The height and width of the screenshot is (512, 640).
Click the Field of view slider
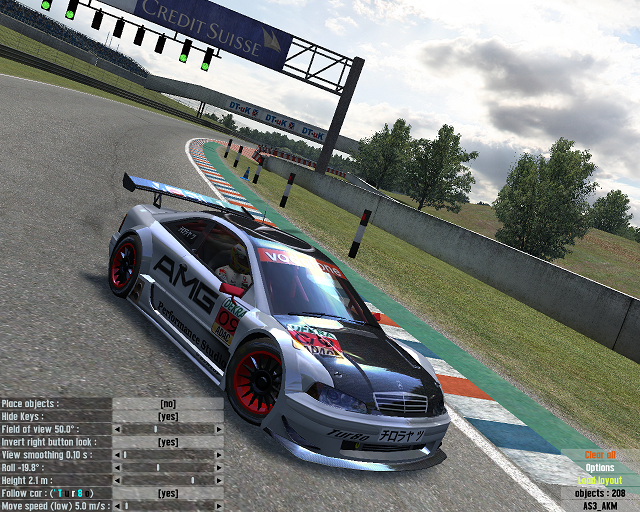(168, 429)
